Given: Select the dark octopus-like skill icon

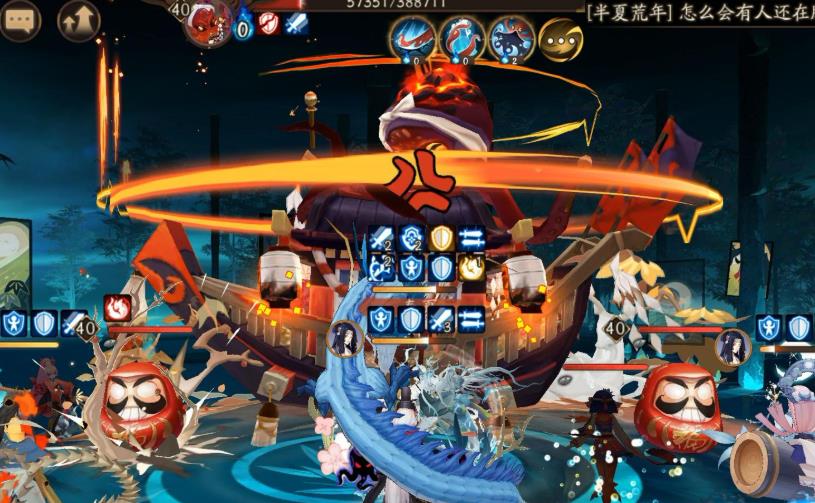Looking at the screenshot, I should point(512,40).
